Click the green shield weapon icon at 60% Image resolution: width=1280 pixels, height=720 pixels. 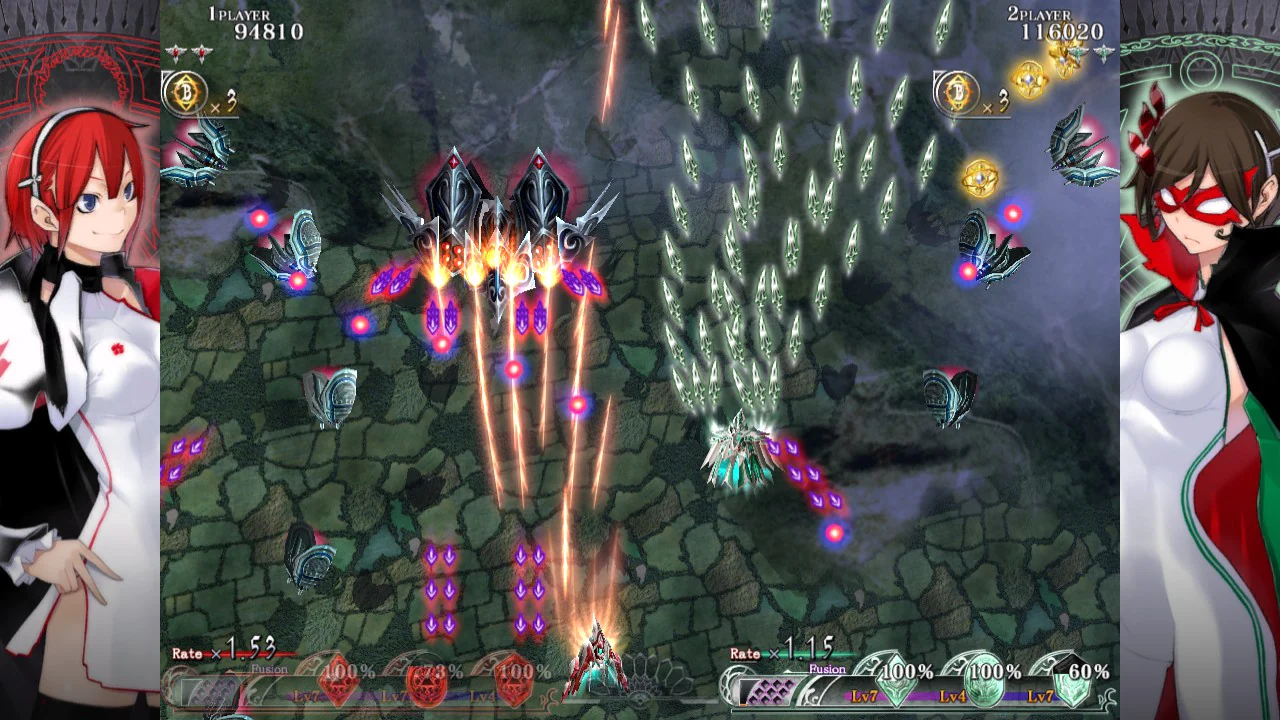[1072, 685]
